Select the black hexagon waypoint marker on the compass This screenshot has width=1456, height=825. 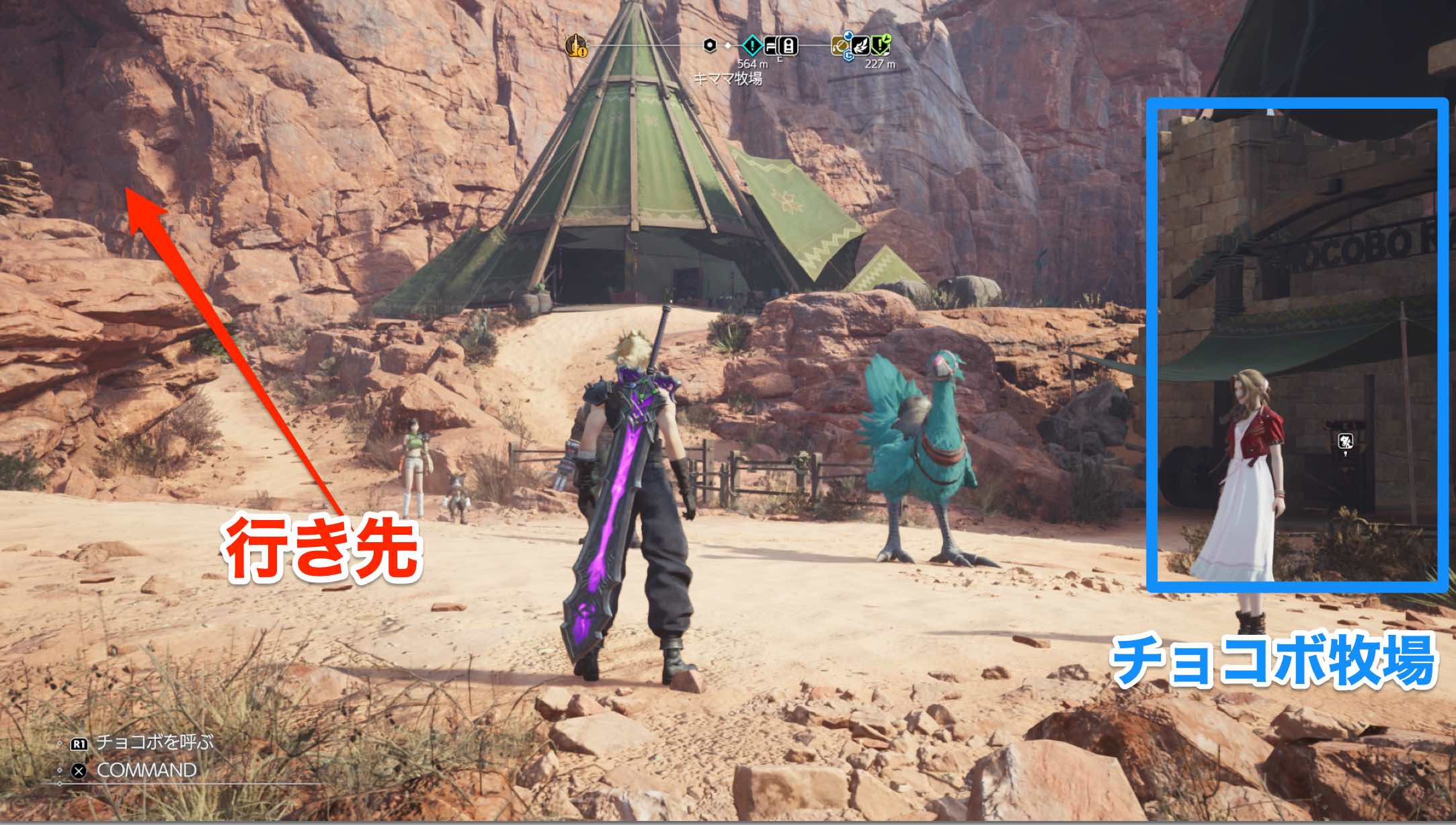709,45
